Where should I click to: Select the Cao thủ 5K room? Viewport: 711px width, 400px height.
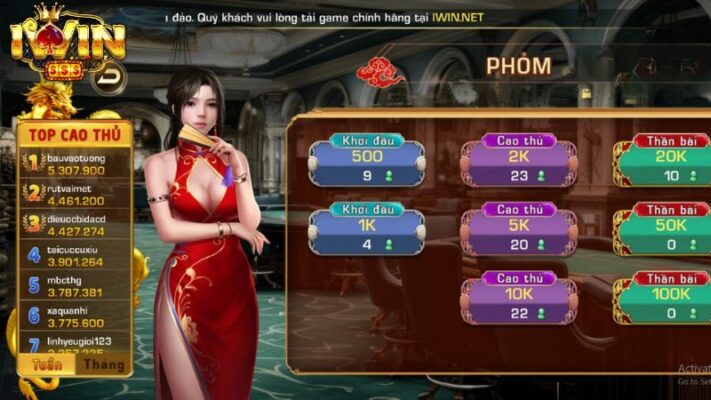coord(518,234)
